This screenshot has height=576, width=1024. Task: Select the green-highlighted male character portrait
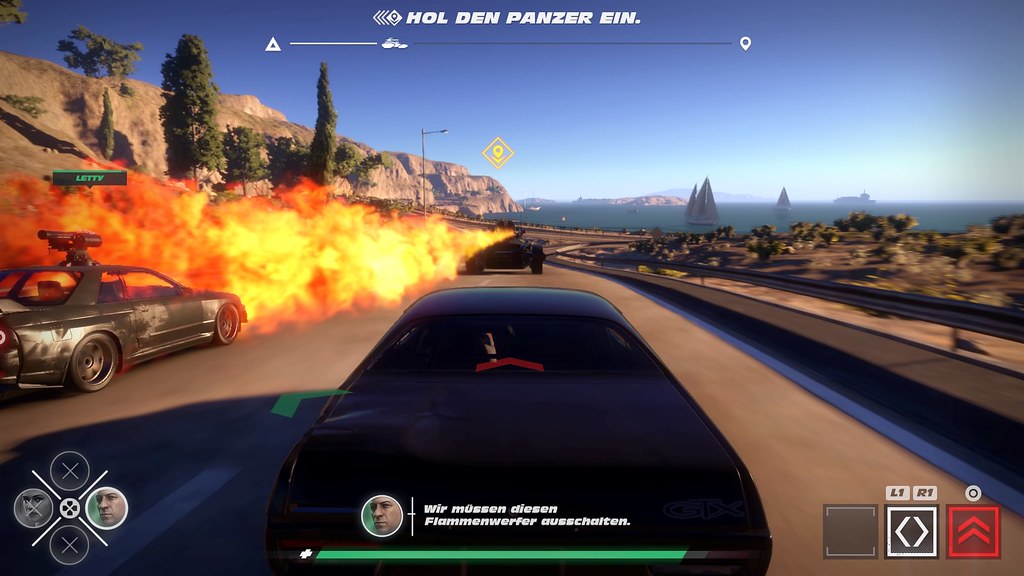pos(106,507)
